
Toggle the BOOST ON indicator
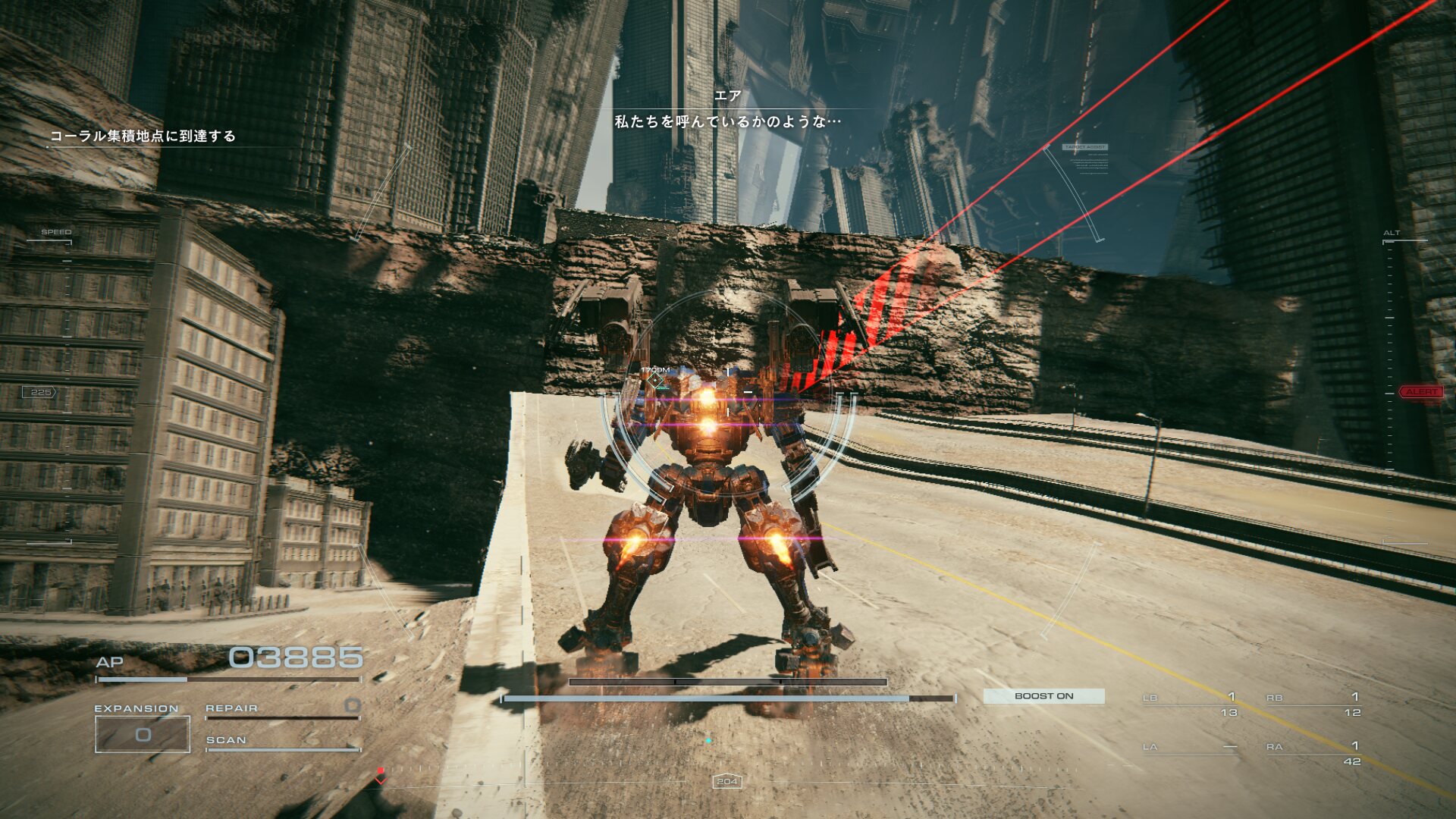coord(1043,696)
